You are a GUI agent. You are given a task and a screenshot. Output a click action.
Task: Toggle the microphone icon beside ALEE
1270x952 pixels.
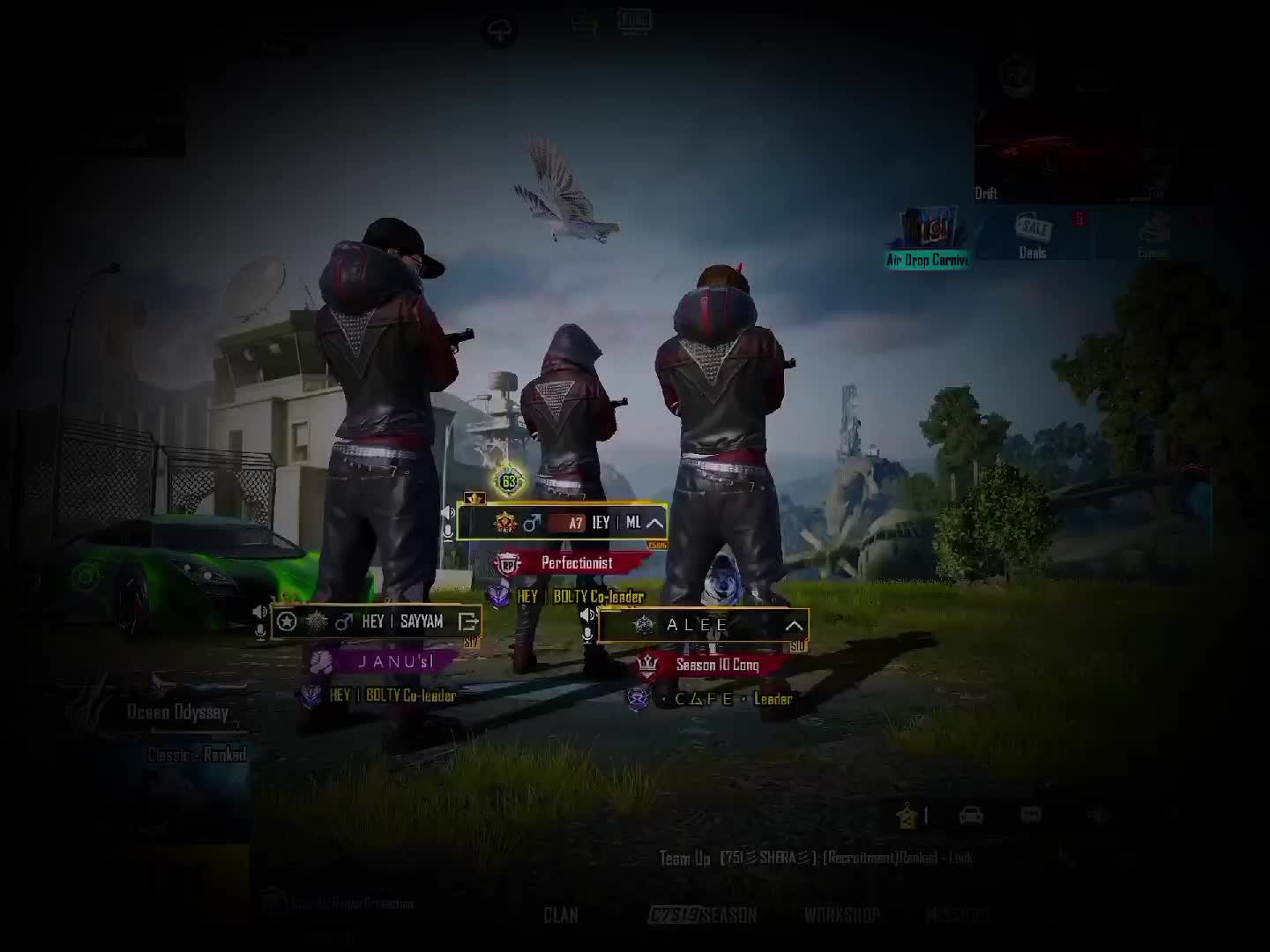point(587,635)
